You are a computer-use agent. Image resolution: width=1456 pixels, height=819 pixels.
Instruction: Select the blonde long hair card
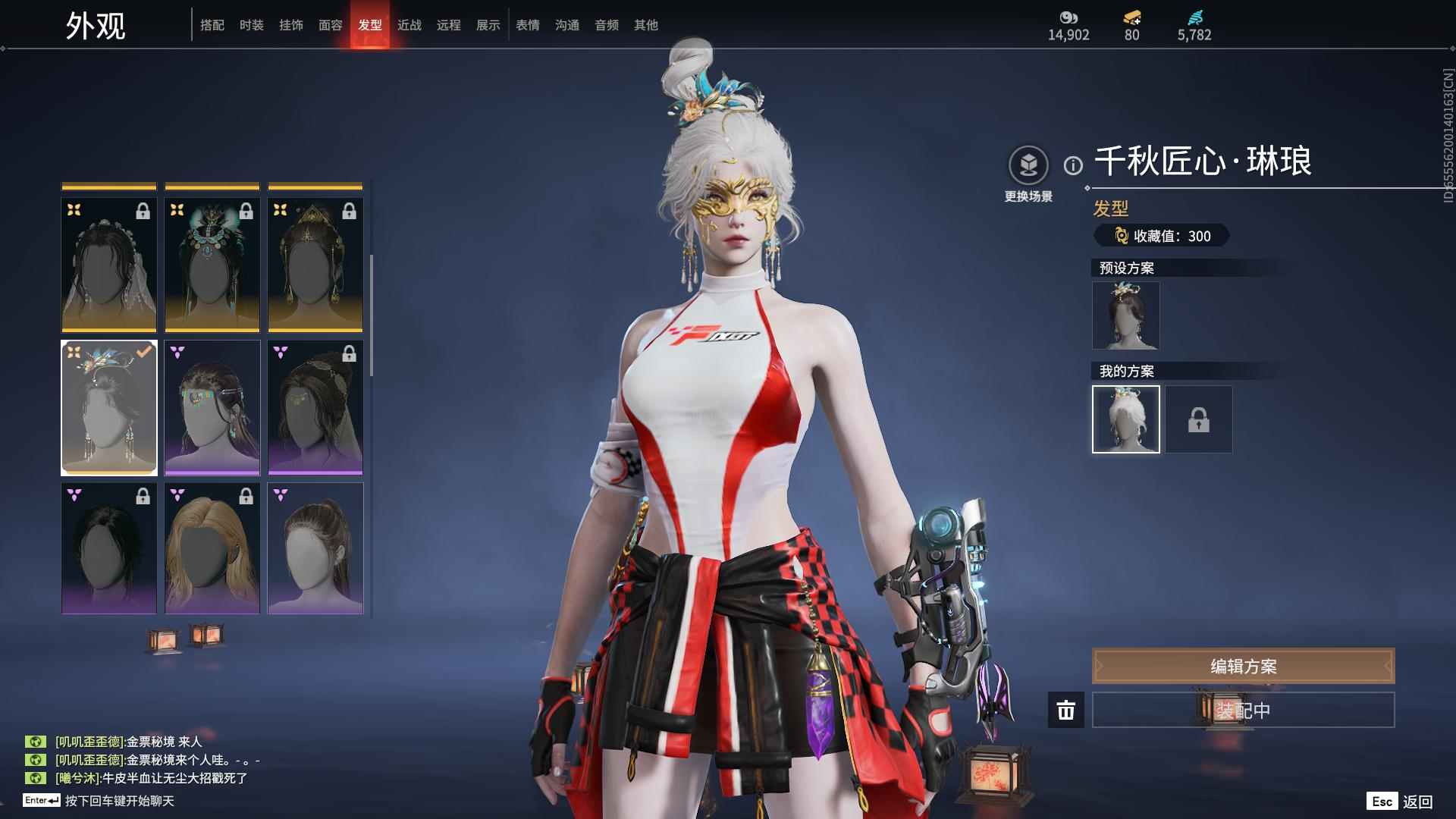pyautogui.click(x=212, y=548)
